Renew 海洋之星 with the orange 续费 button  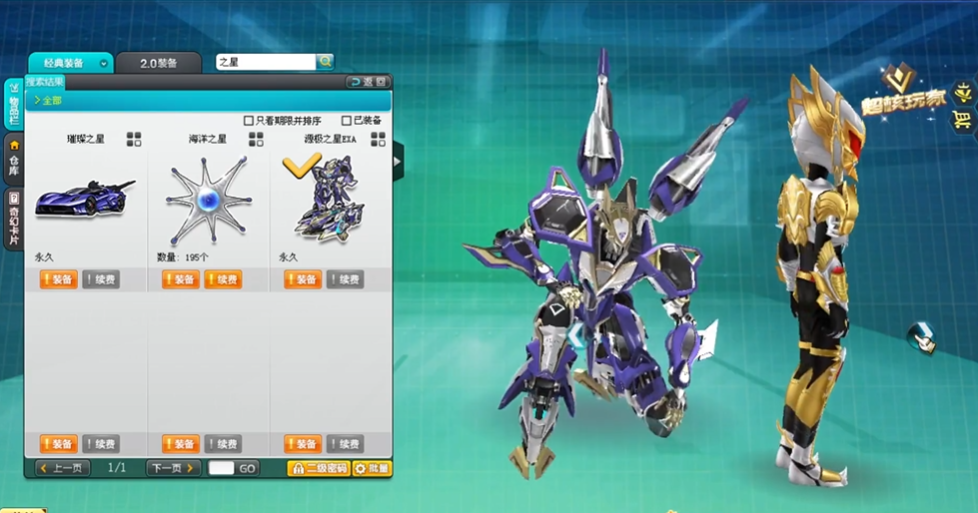pos(223,280)
